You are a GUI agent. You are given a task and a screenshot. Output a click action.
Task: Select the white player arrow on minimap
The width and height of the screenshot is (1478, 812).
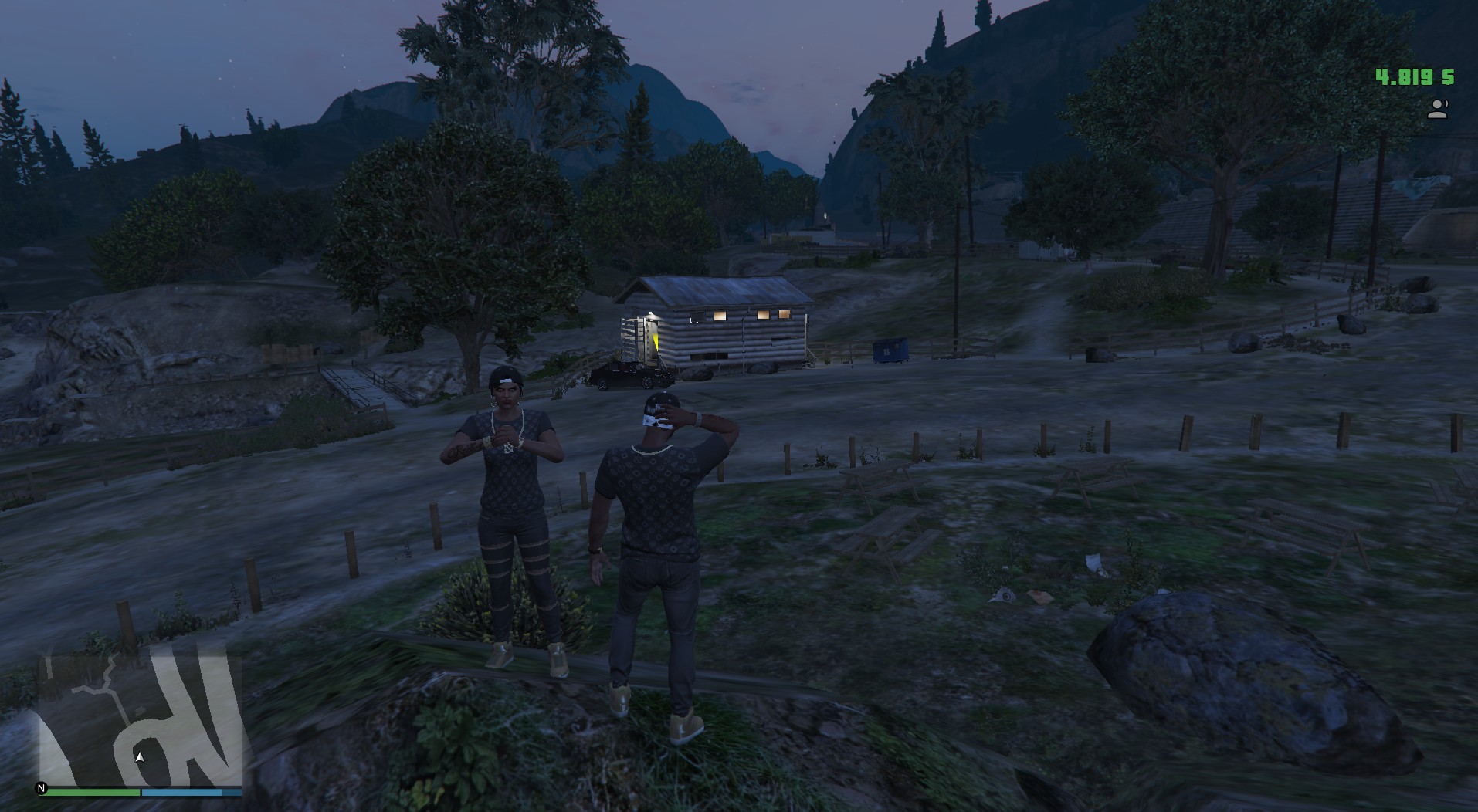pos(140,757)
